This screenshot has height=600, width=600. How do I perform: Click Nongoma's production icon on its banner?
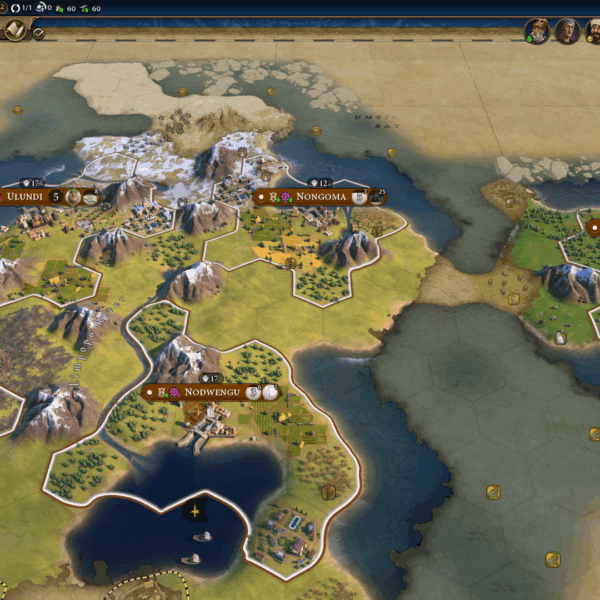coord(359,198)
